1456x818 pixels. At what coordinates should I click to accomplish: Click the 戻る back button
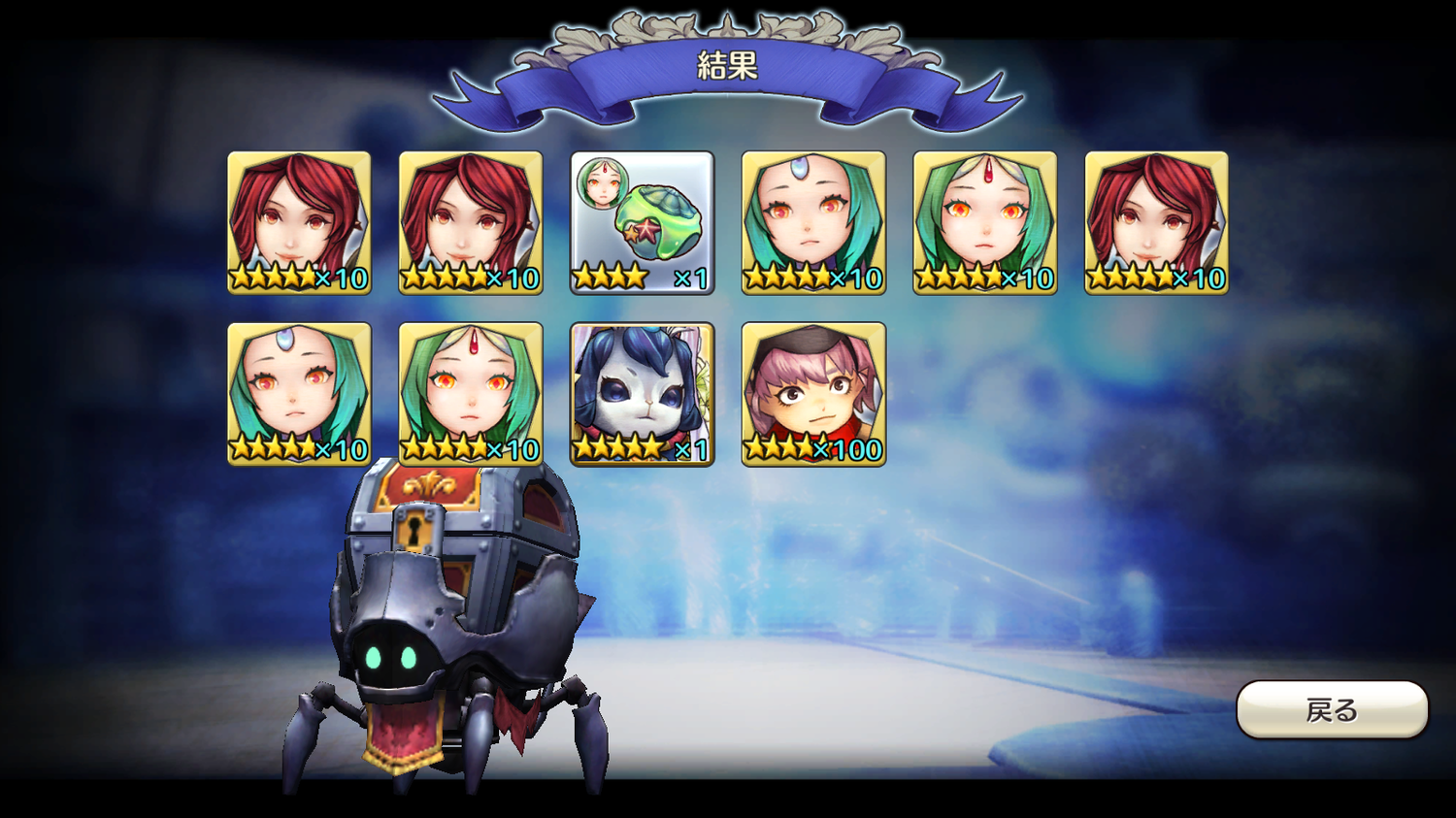click(x=1331, y=709)
